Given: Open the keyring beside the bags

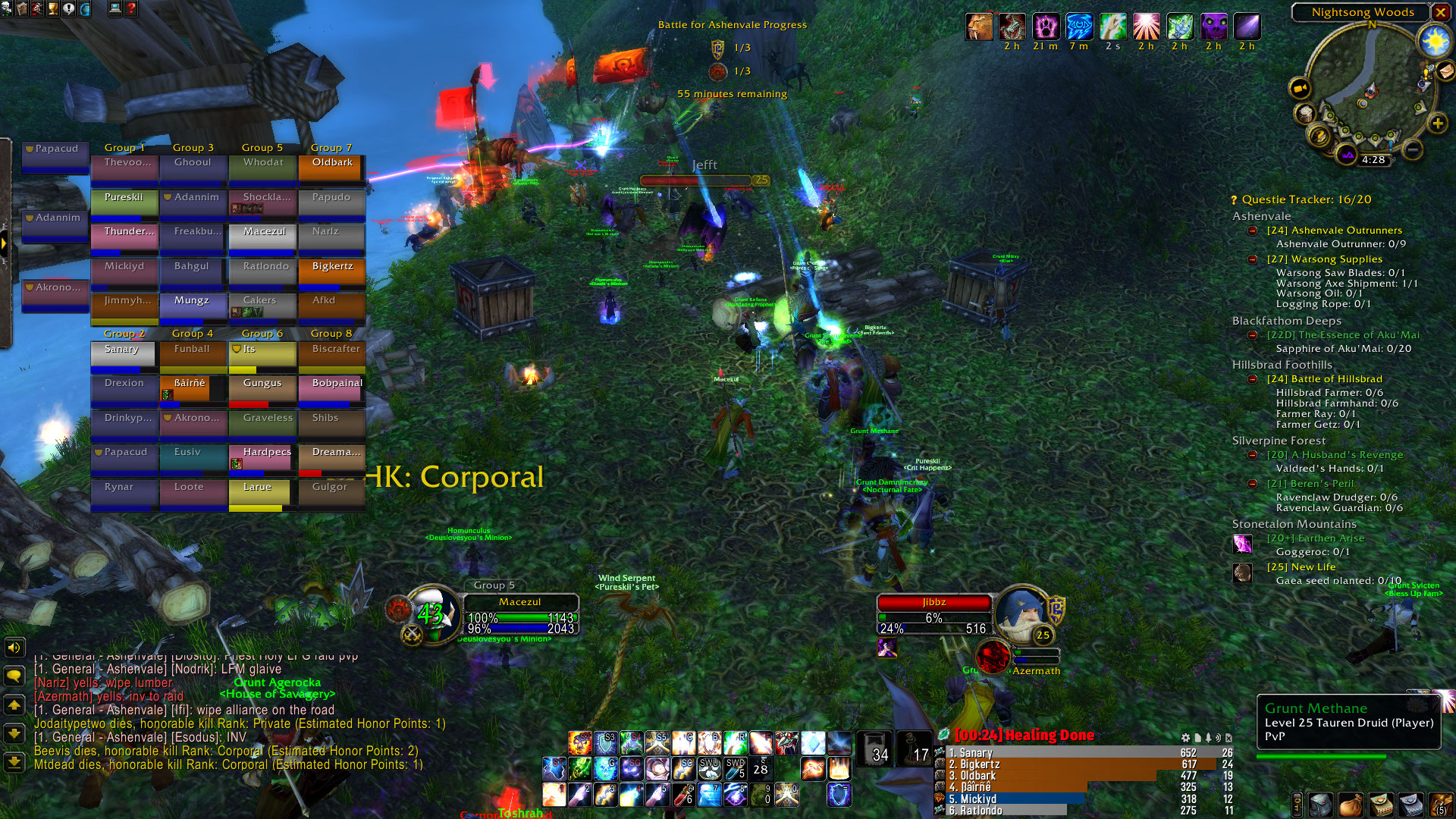Looking at the screenshot, I should [x=1298, y=804].
